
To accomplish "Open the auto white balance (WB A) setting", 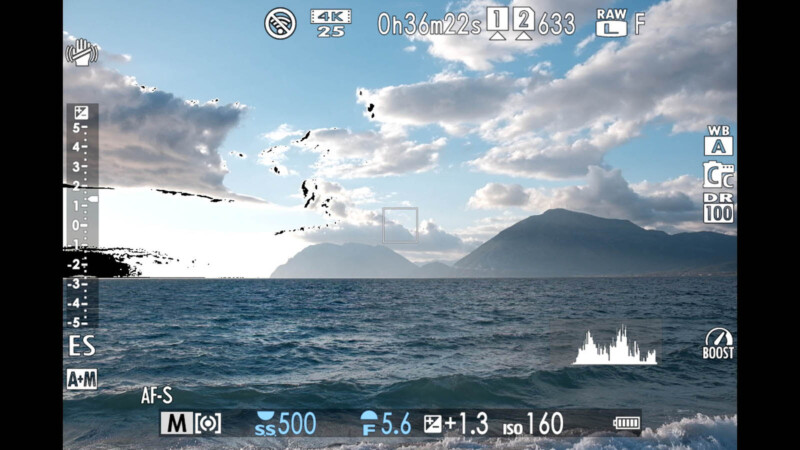I will 718,141.
